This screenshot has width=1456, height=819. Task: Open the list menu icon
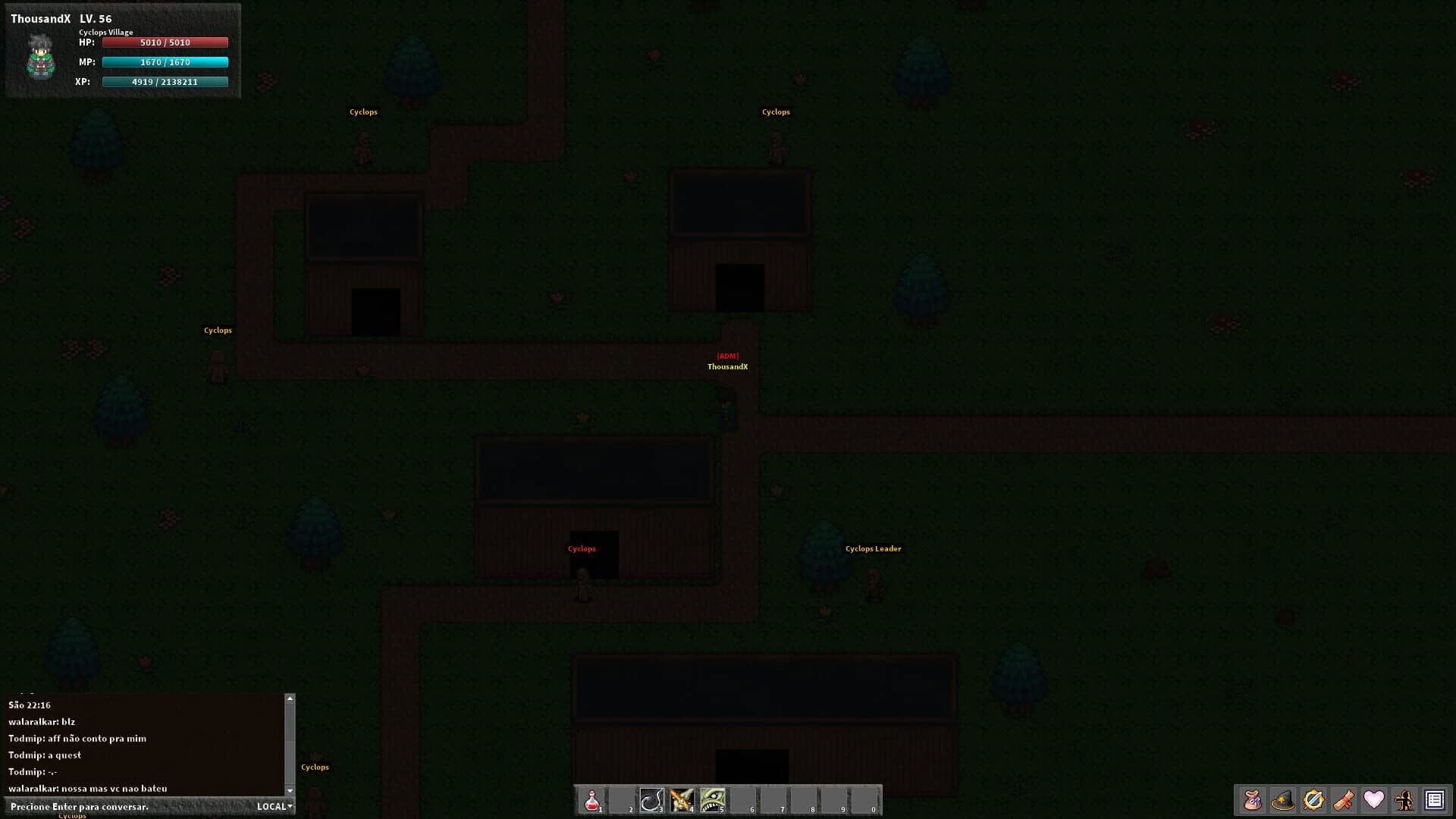[x=1435, y=799]
